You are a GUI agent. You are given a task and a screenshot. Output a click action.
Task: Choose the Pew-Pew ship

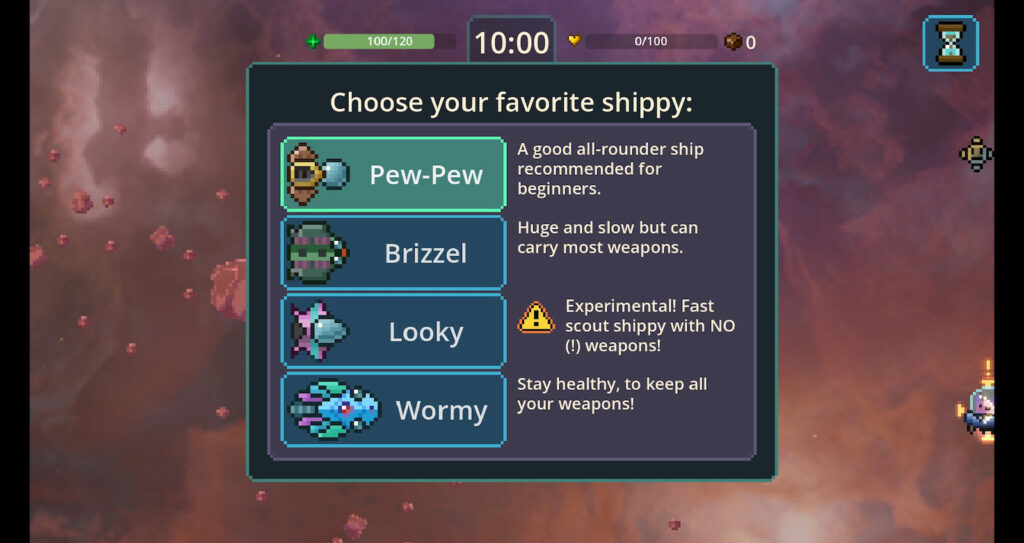click(393, 174)
